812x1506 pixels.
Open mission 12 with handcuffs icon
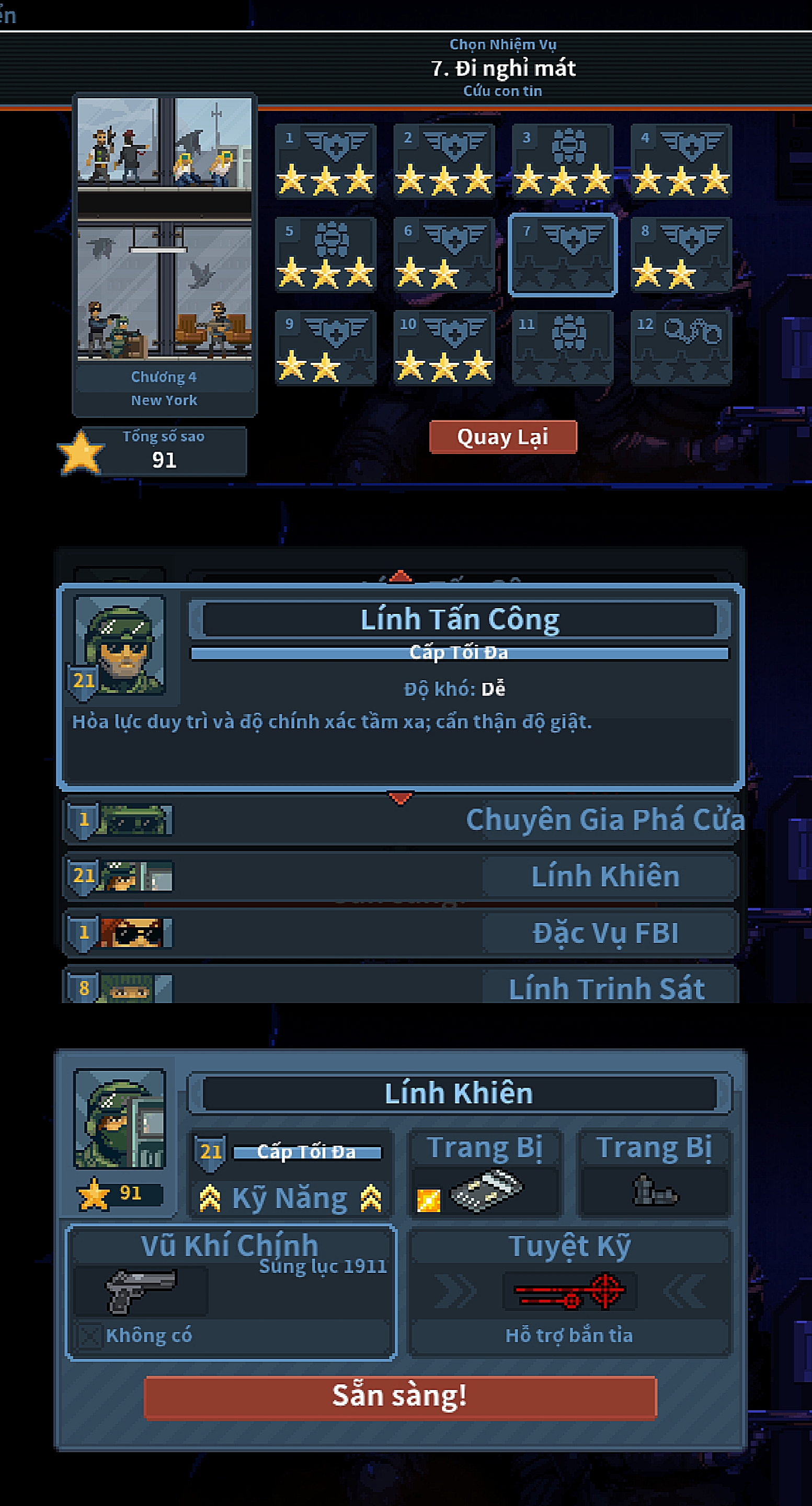click(681, 347)
